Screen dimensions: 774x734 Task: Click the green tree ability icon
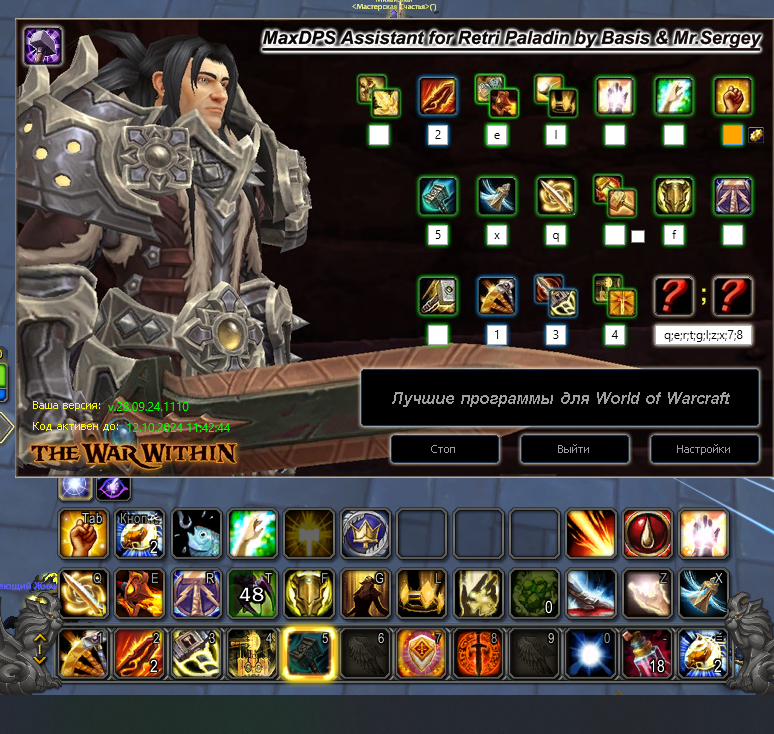[x=534, y=593]
